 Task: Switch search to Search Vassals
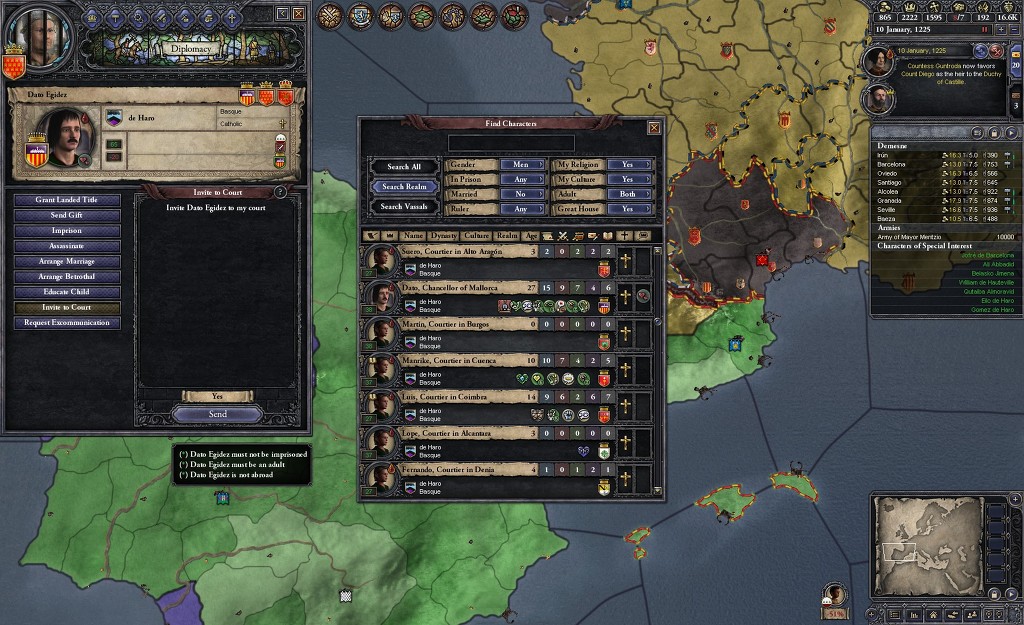[x=403, y=207]
